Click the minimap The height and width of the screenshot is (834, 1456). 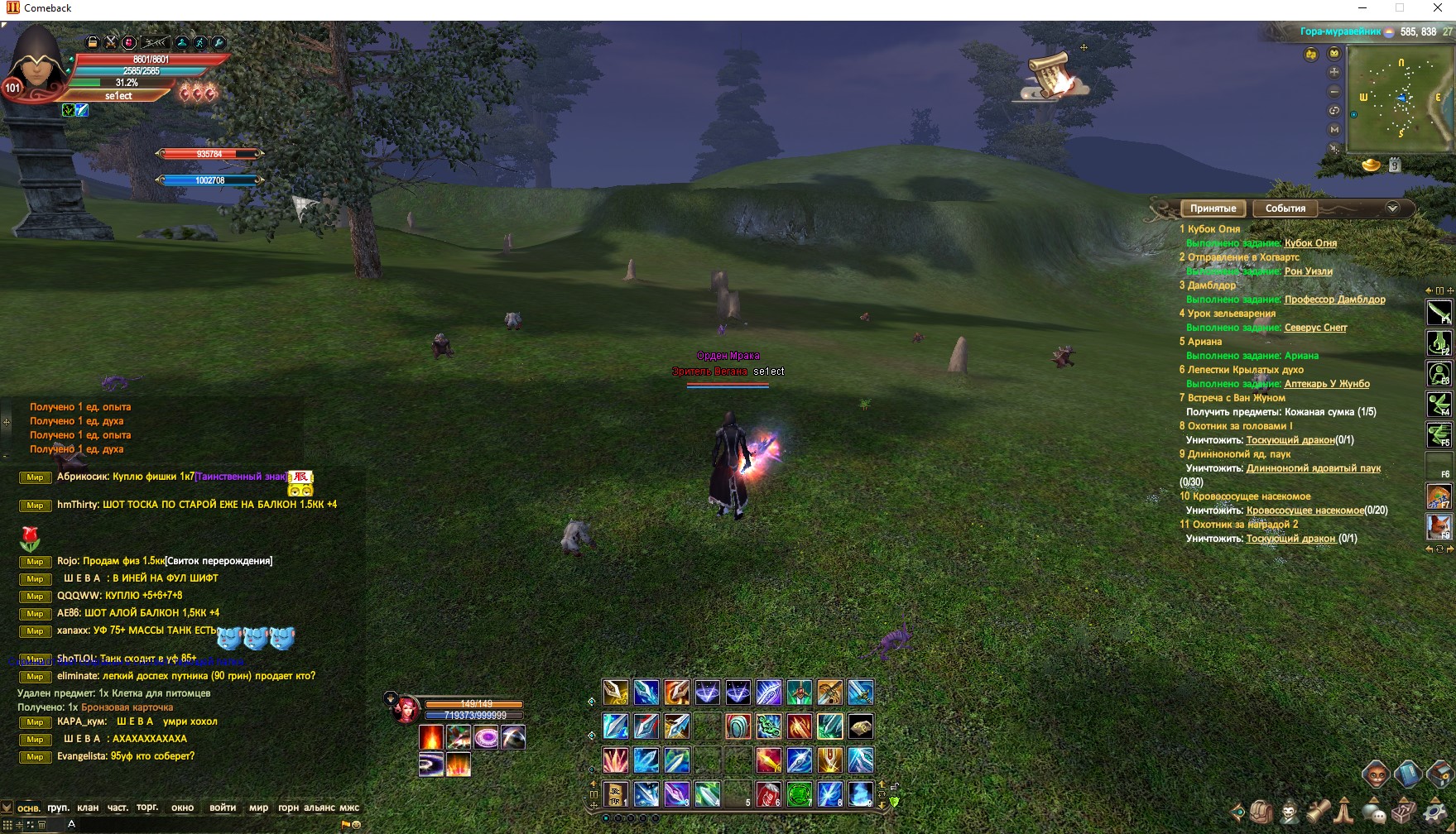pyautogui.click(x=1400, y=99)
